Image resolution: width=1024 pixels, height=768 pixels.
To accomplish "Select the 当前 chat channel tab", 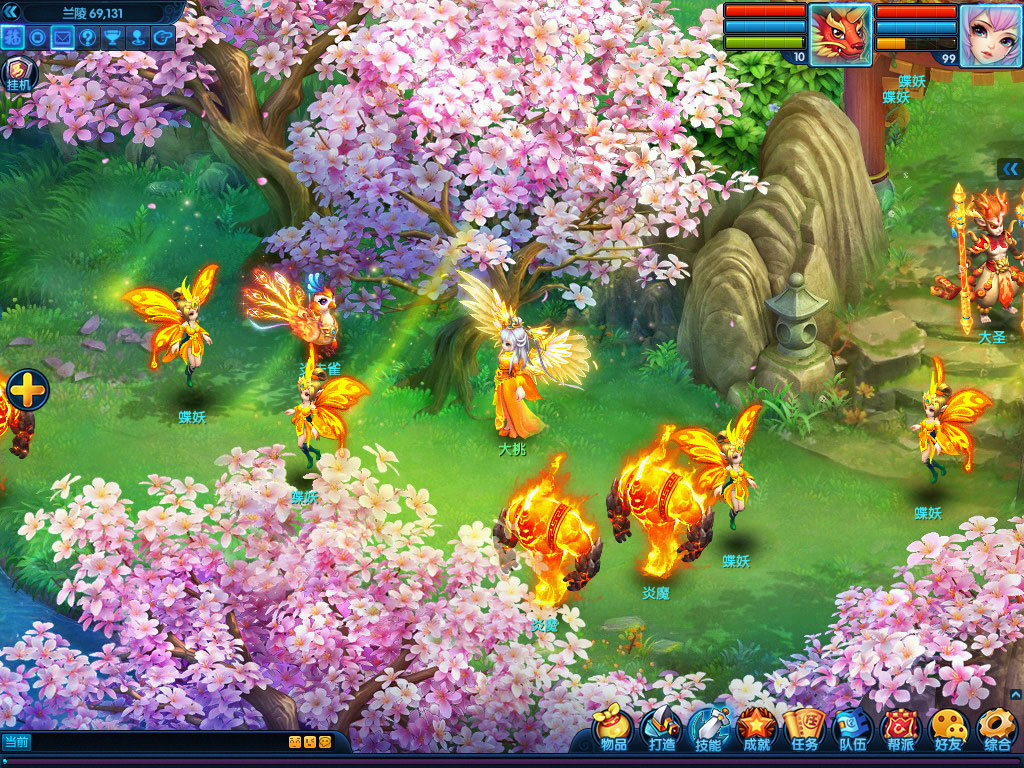I will (x=16, y=742).
